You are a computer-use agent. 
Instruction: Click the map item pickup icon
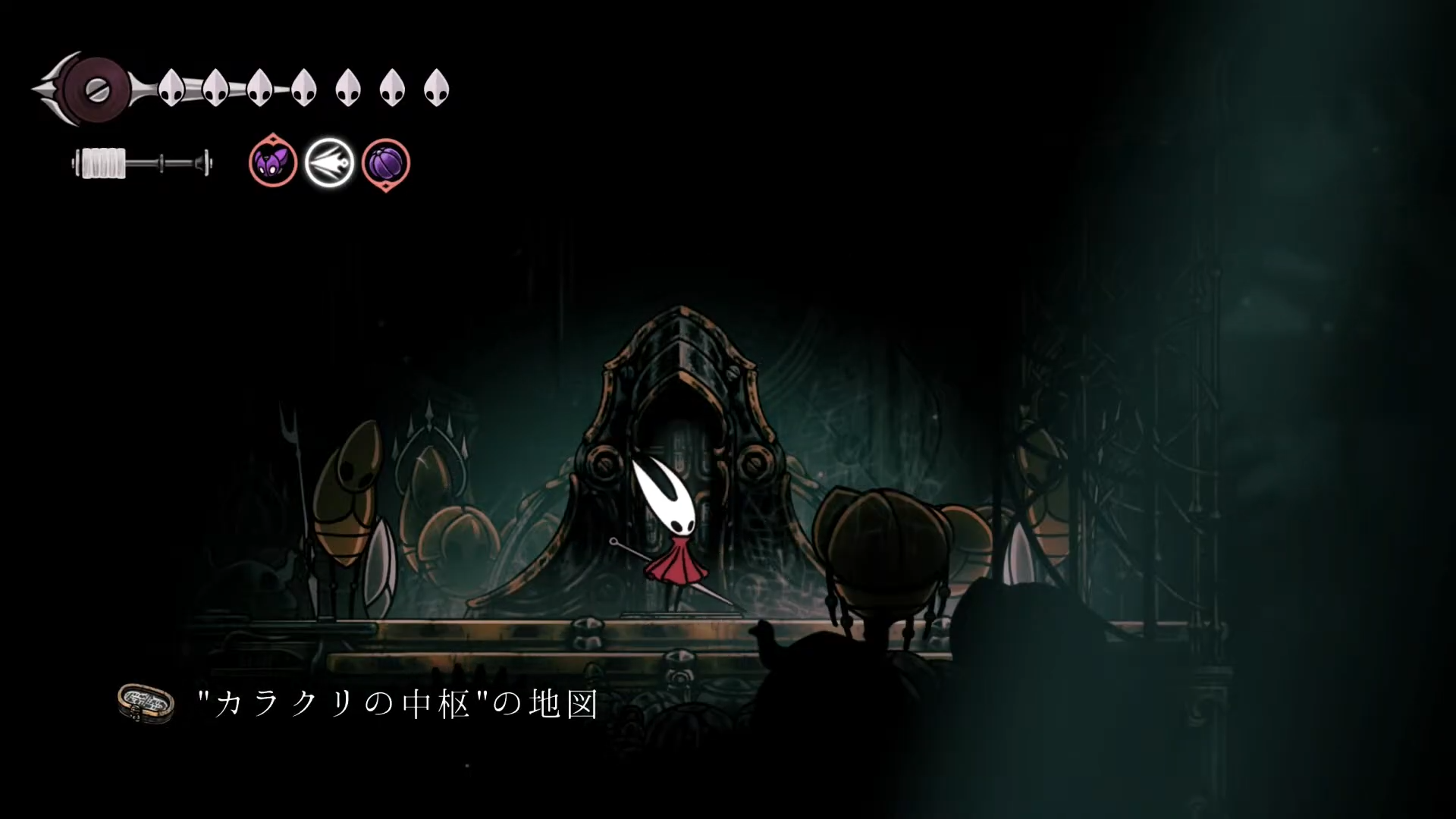pyautogui.click(x=146, y=703)
